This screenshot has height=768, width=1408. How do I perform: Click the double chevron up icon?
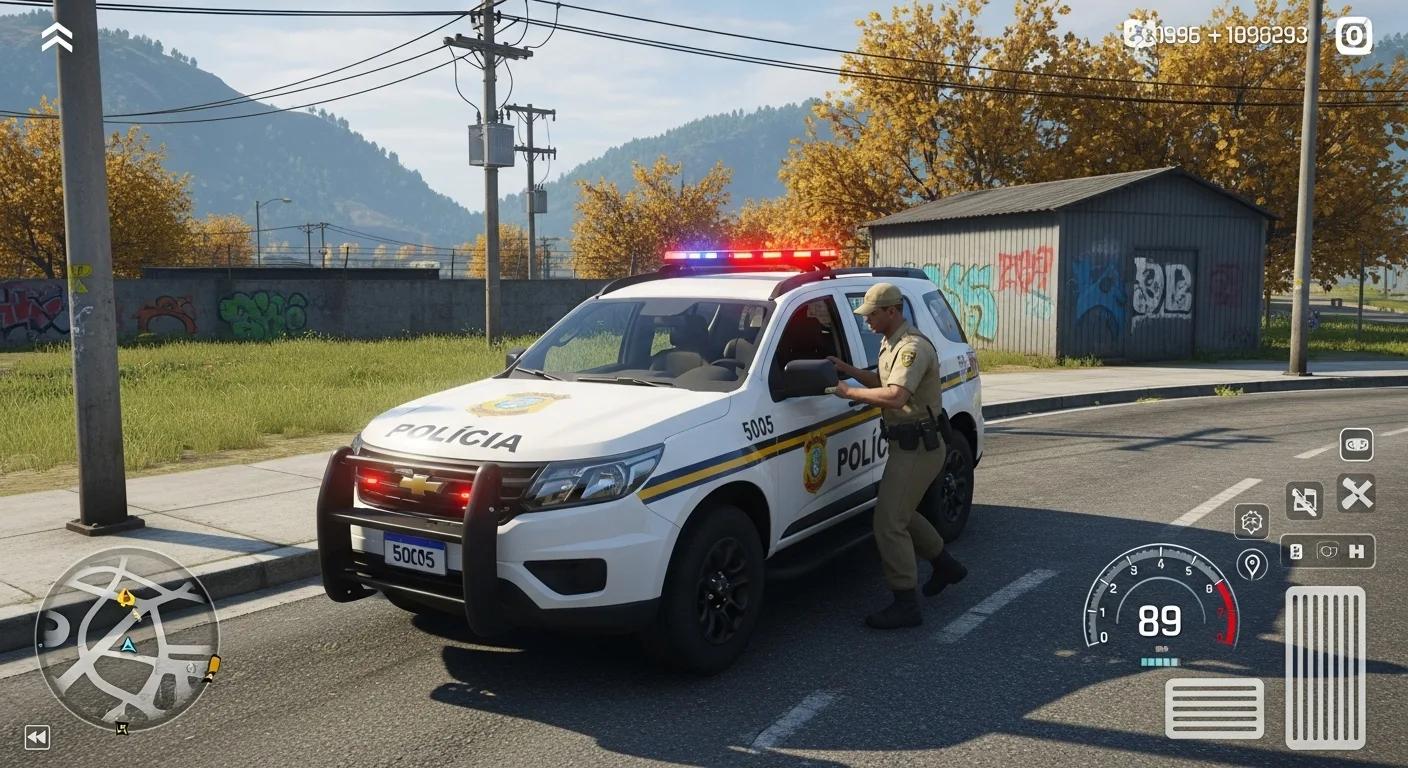57,37
